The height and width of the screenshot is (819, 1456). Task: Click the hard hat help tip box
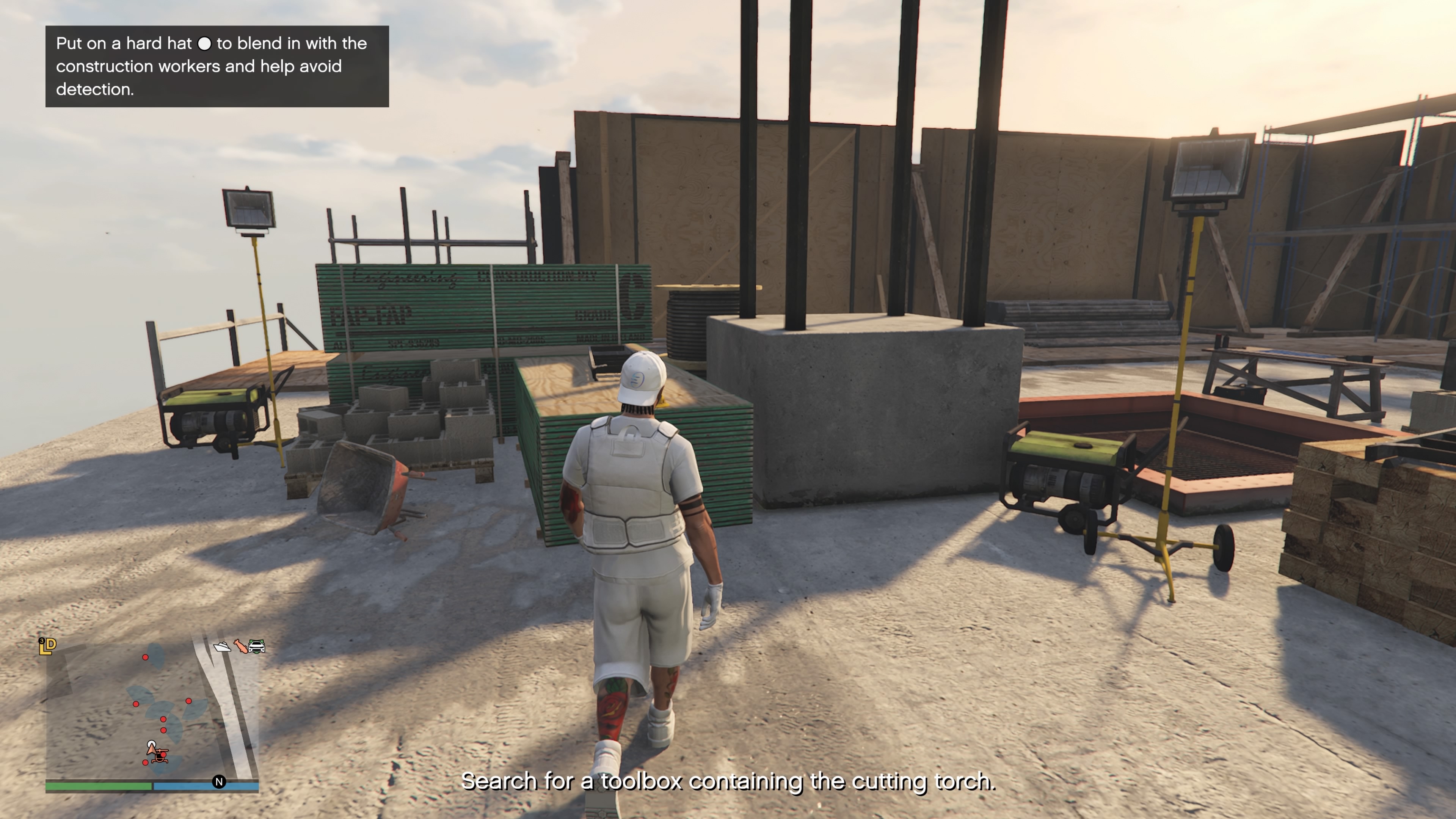[217, 66]
